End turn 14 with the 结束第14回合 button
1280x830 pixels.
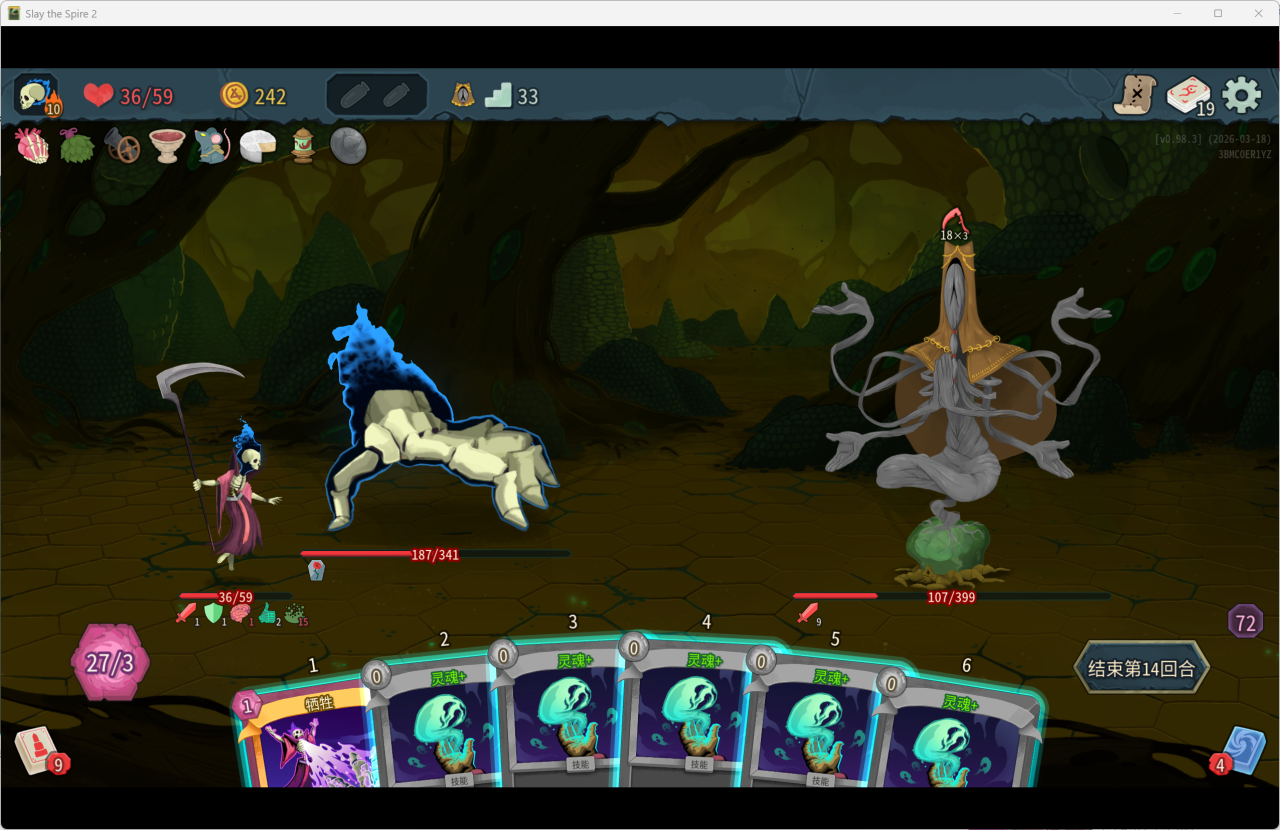coord(1141,668)
